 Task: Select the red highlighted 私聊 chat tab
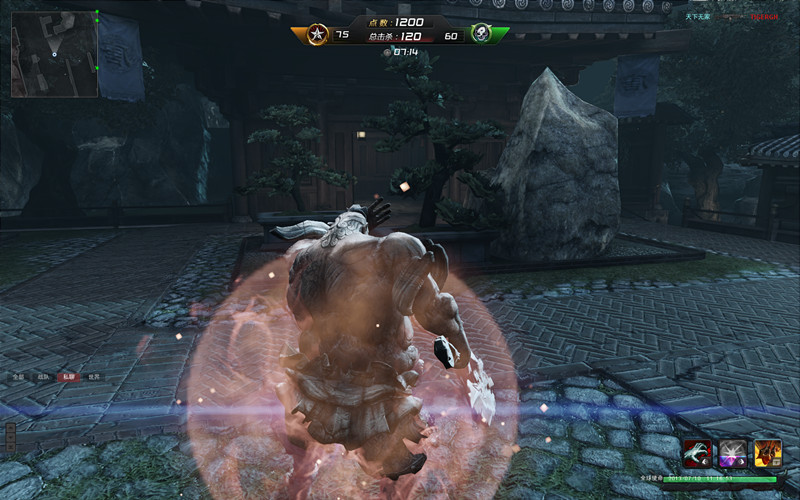coord(68,377)
